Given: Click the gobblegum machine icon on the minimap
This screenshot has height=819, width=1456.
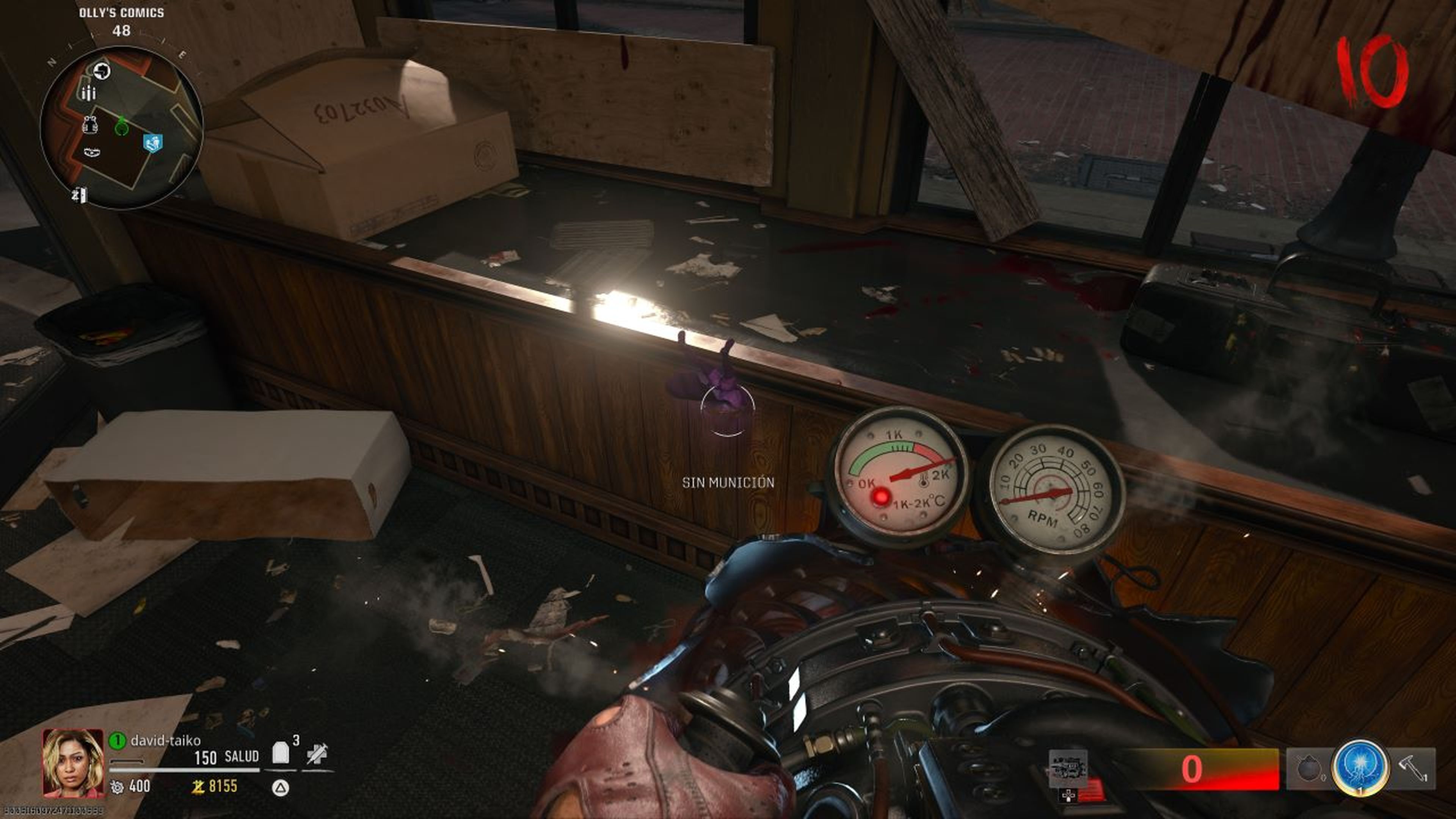Looking at the screenshot, I should (102, 71).
